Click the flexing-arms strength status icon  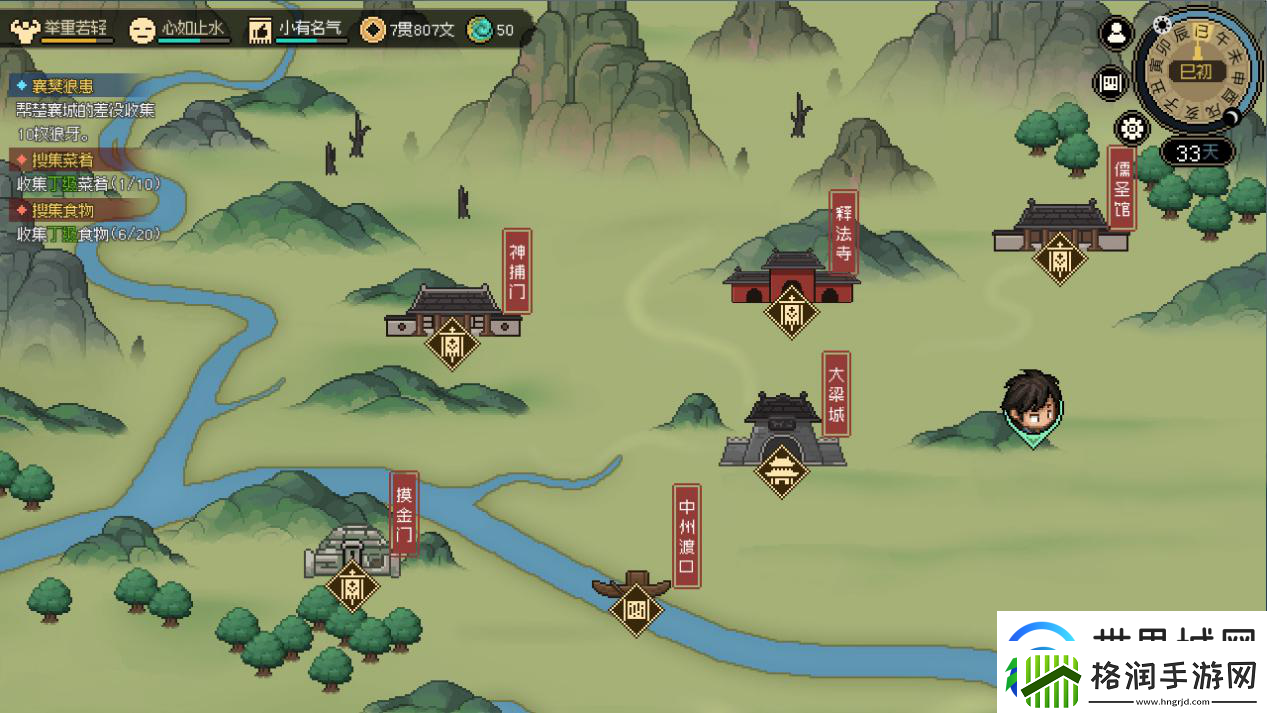[x=23, y=29]
